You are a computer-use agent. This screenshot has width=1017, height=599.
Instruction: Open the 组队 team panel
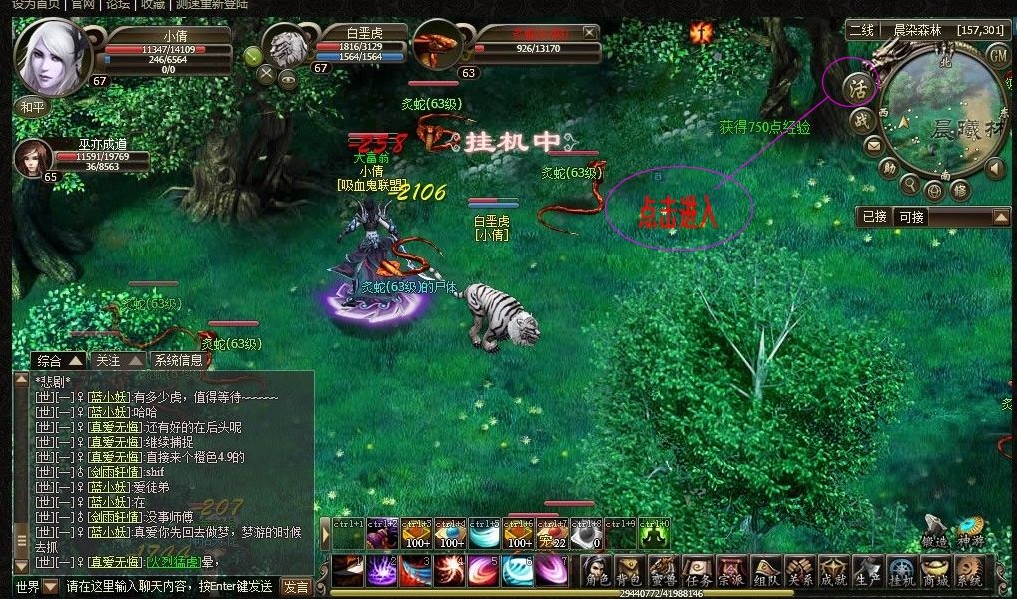point(765,571)
